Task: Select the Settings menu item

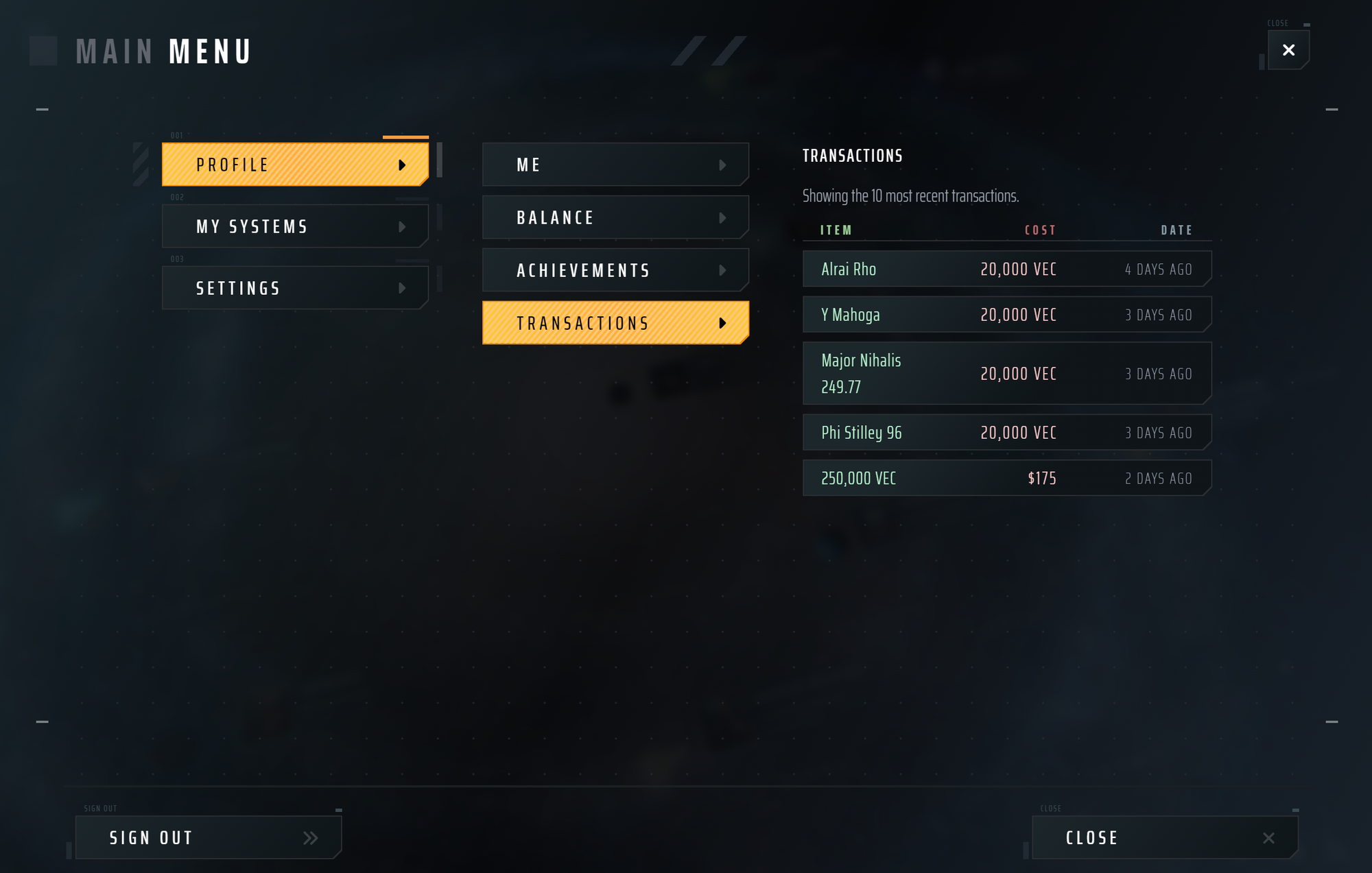Action: click(x=274, y=288)
